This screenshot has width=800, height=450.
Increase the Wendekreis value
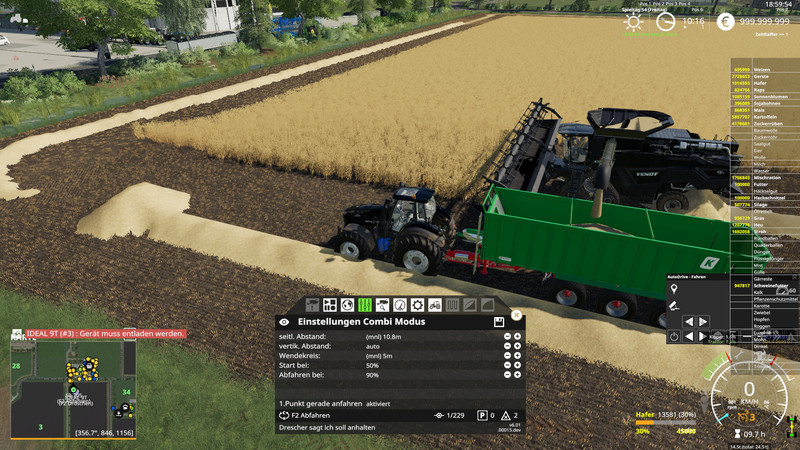pyautogui.click(x=517, y=356)
